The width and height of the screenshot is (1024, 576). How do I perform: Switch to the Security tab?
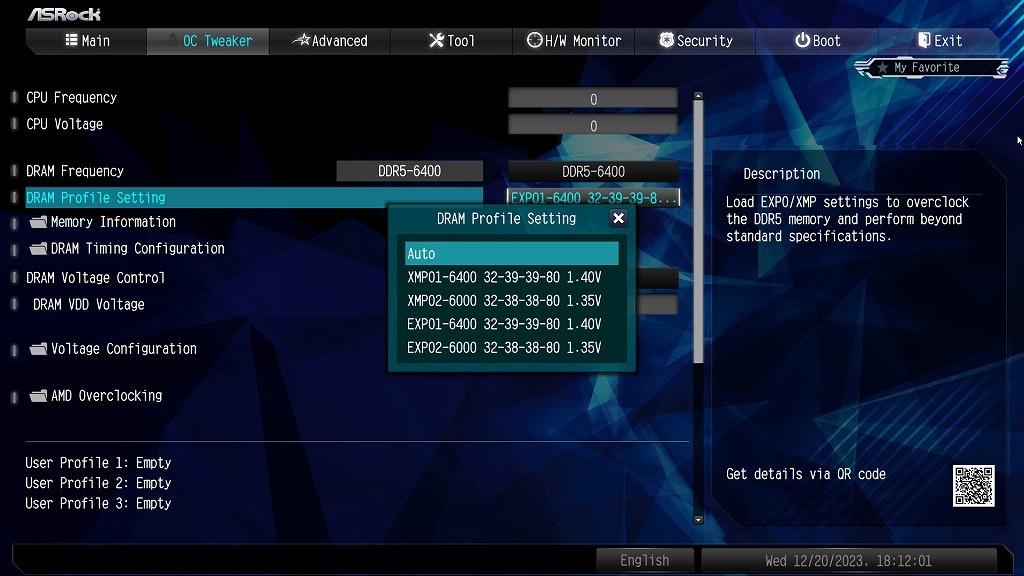(695, 41)
